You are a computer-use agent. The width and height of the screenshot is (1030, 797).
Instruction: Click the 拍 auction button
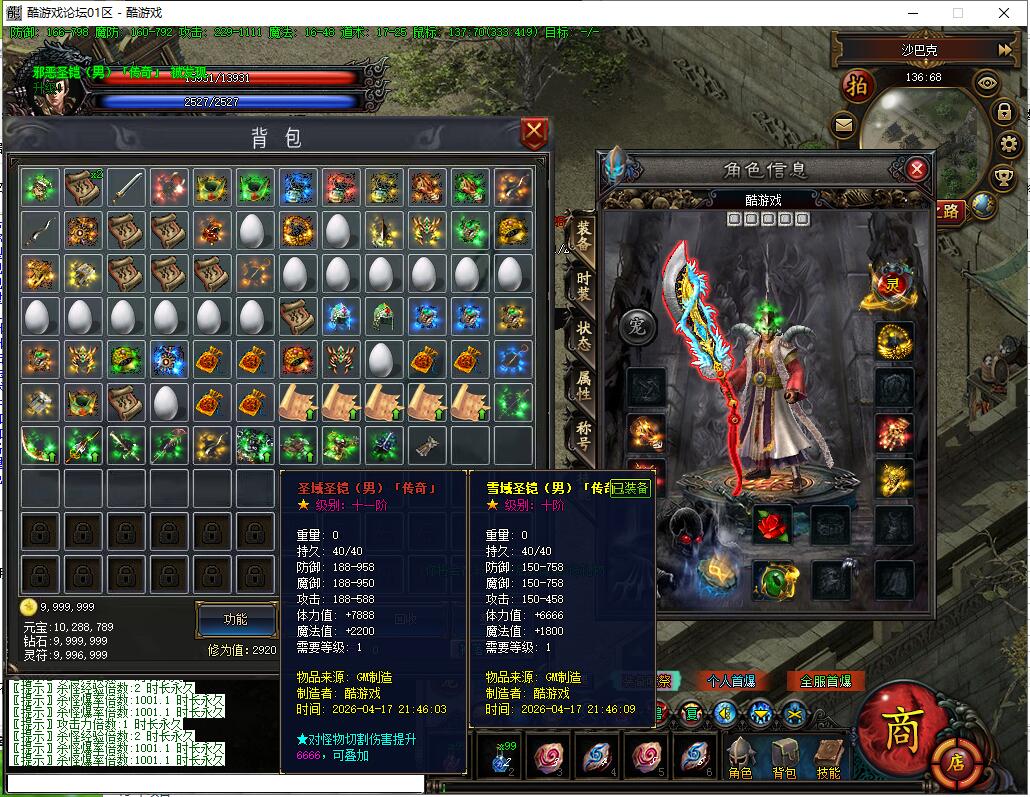point(857,85)
